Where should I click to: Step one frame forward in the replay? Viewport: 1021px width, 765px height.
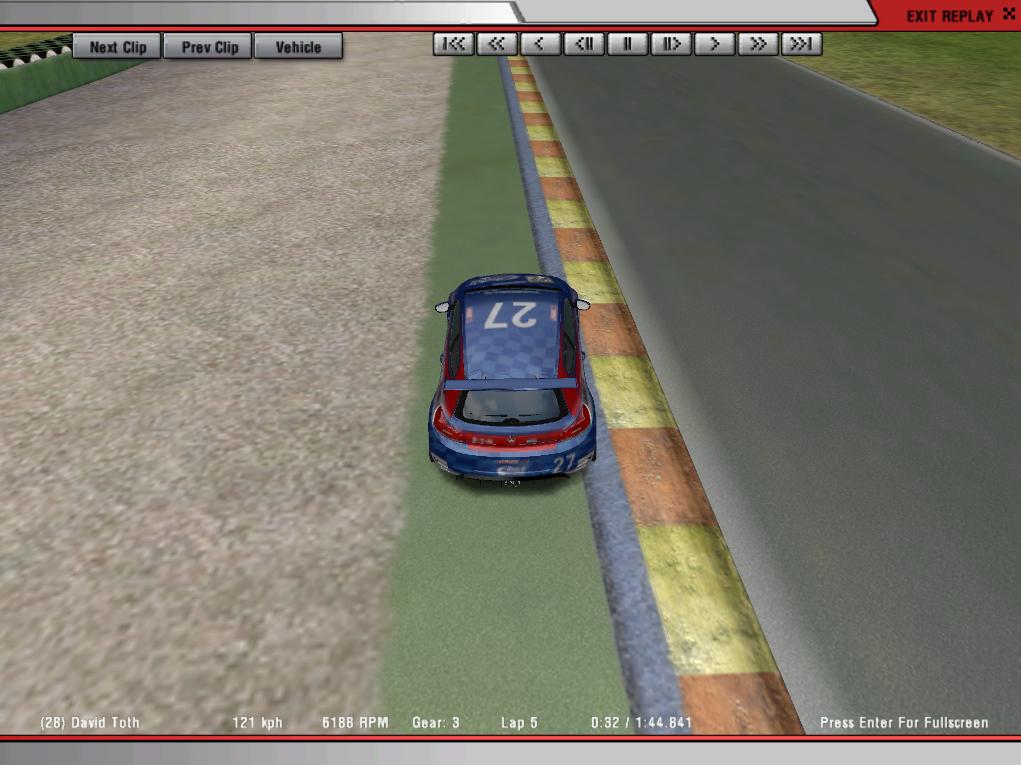click(671, 44)
